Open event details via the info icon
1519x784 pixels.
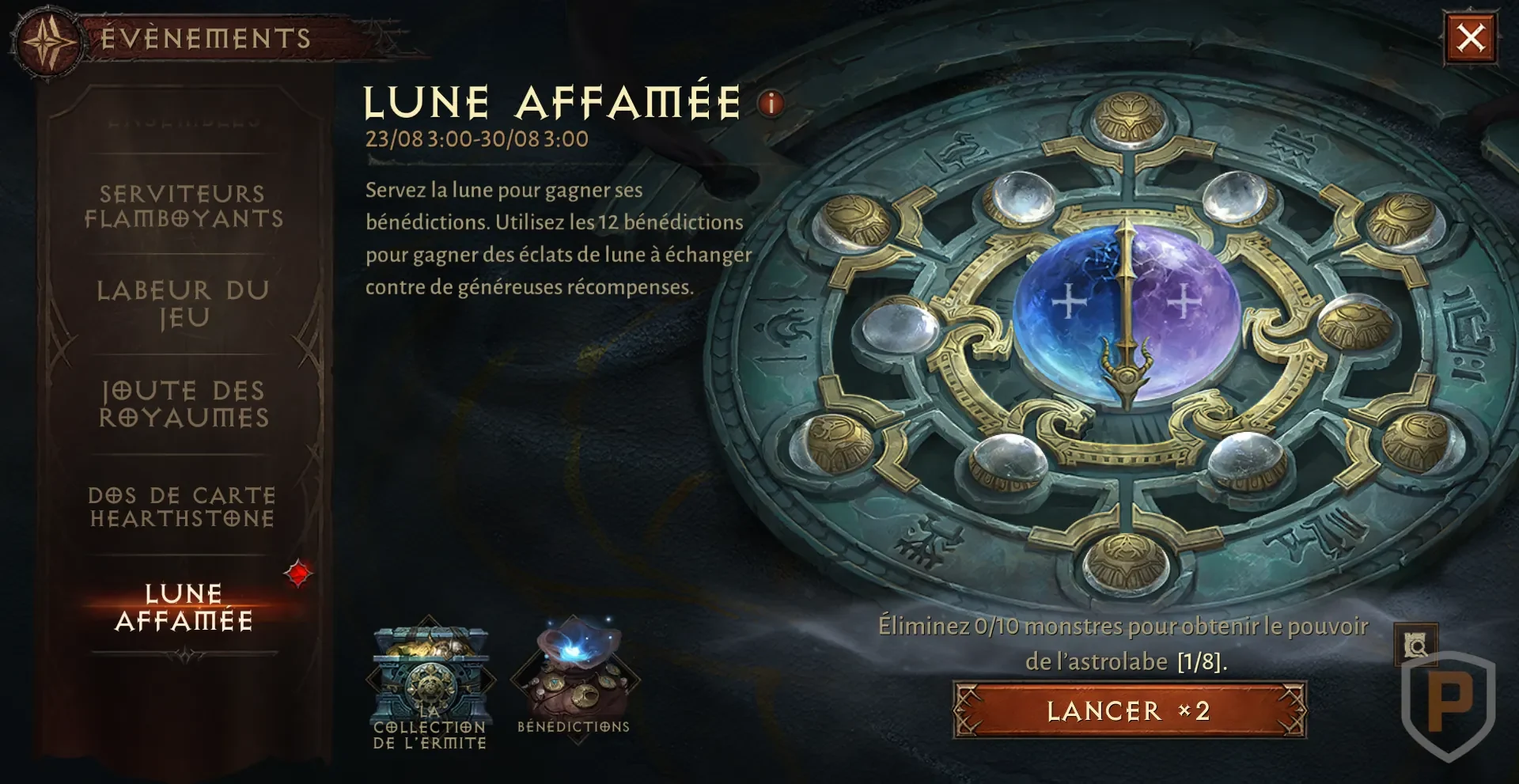768,102
